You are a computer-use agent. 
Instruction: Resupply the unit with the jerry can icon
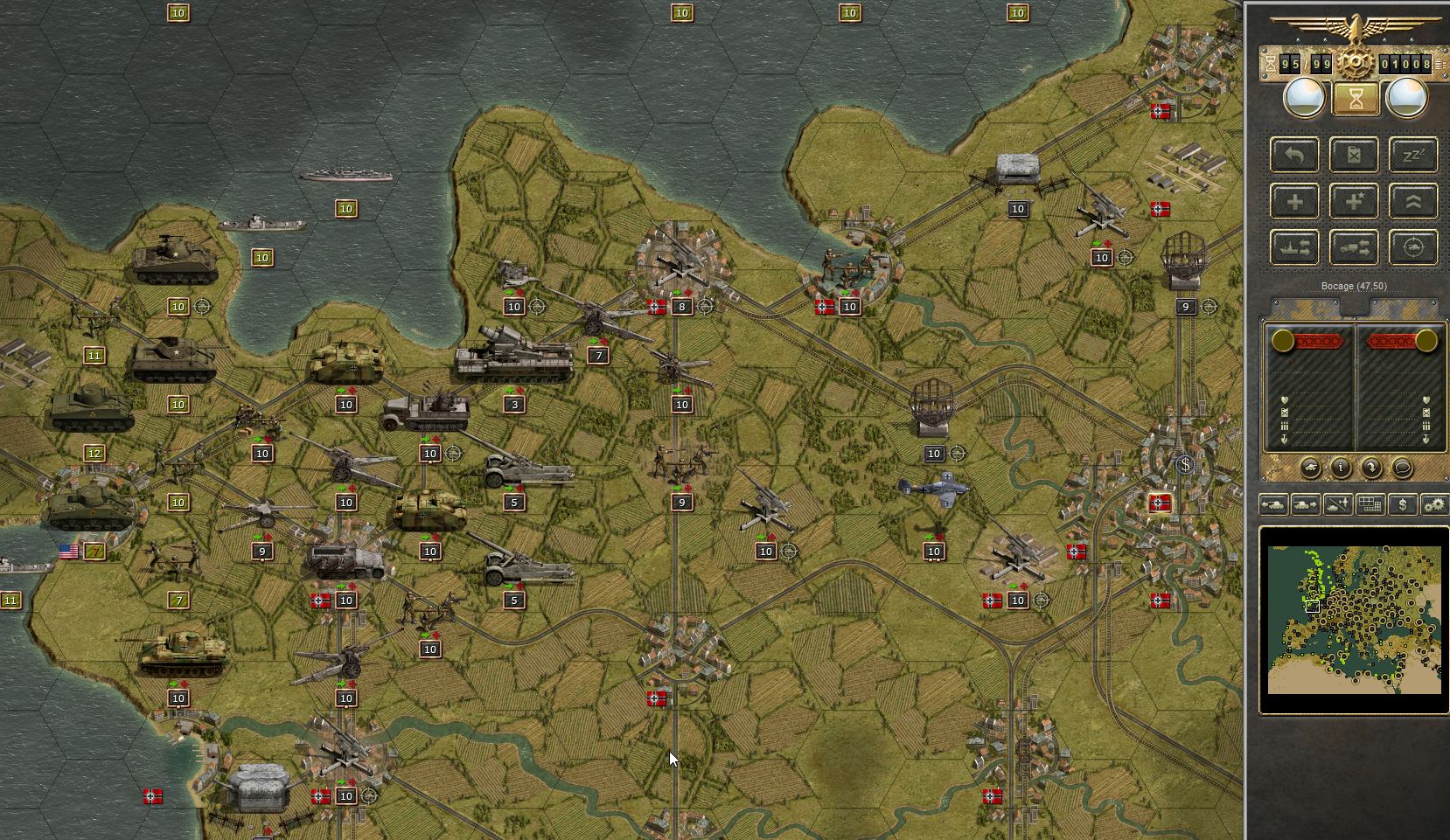(x=1355, y=156)
